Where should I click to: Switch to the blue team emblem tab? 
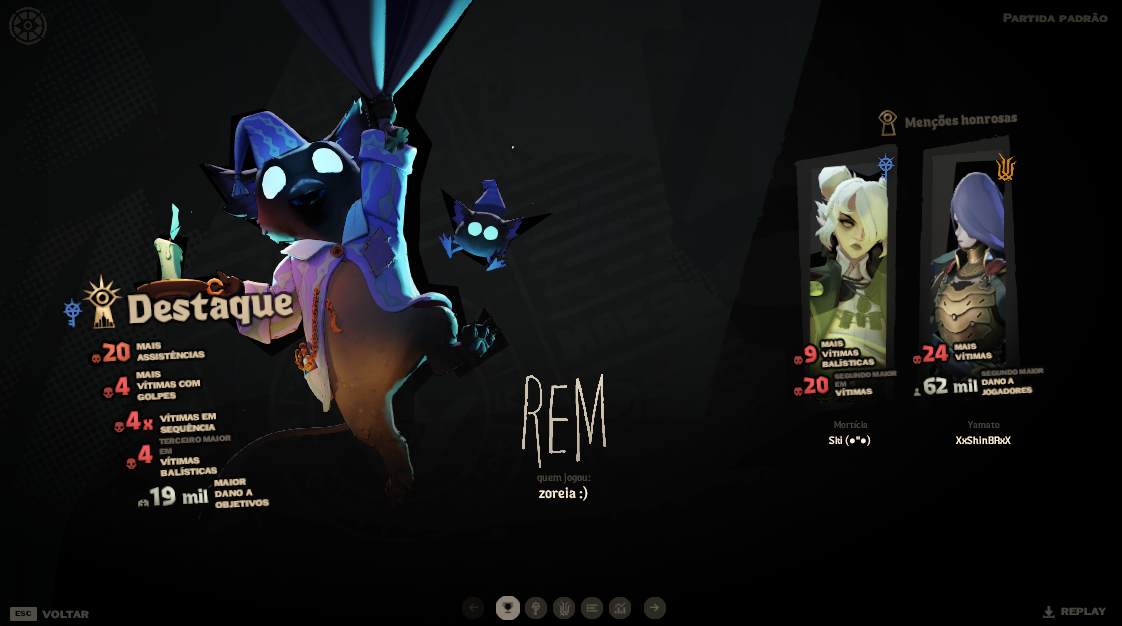[x=536, y=608]
